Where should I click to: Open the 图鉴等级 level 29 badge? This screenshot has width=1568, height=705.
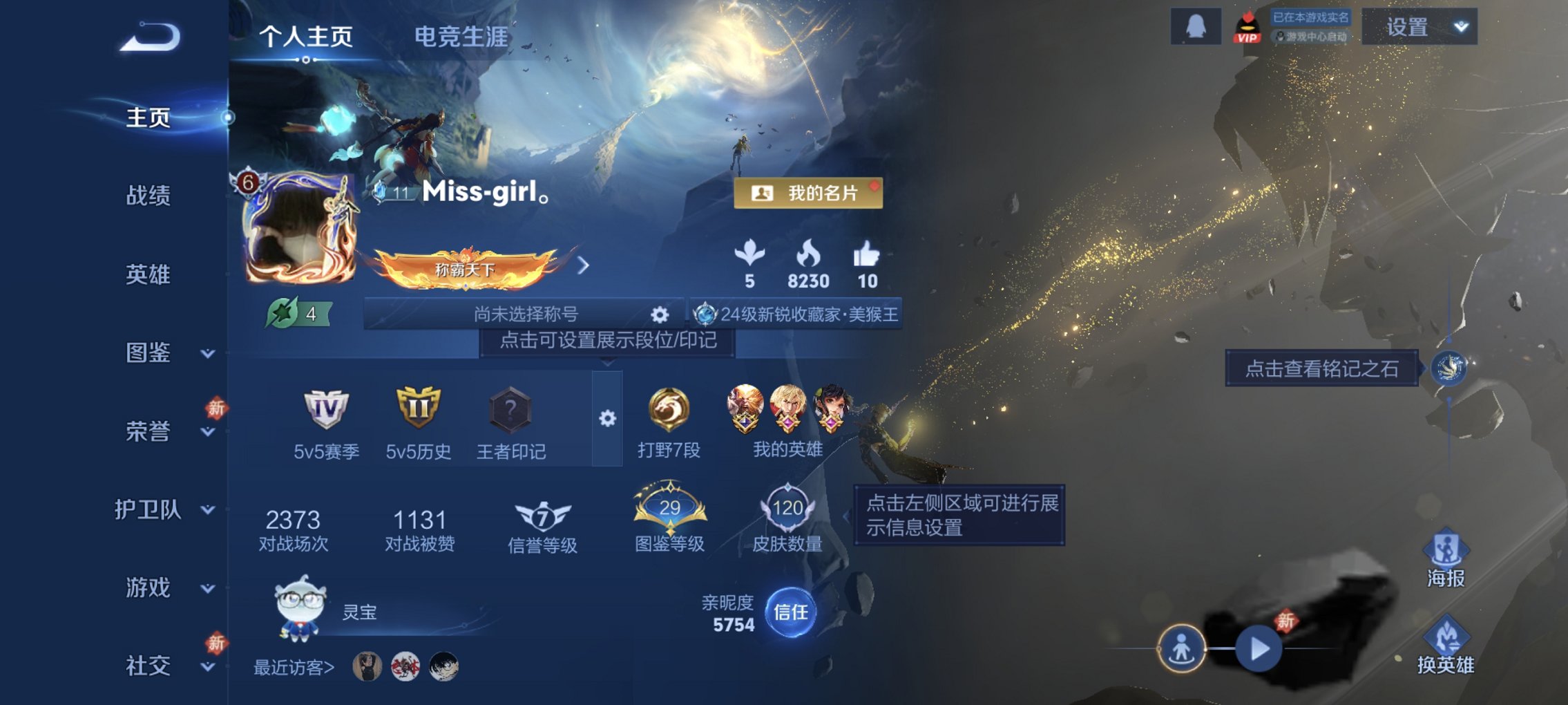pos(669,509)
